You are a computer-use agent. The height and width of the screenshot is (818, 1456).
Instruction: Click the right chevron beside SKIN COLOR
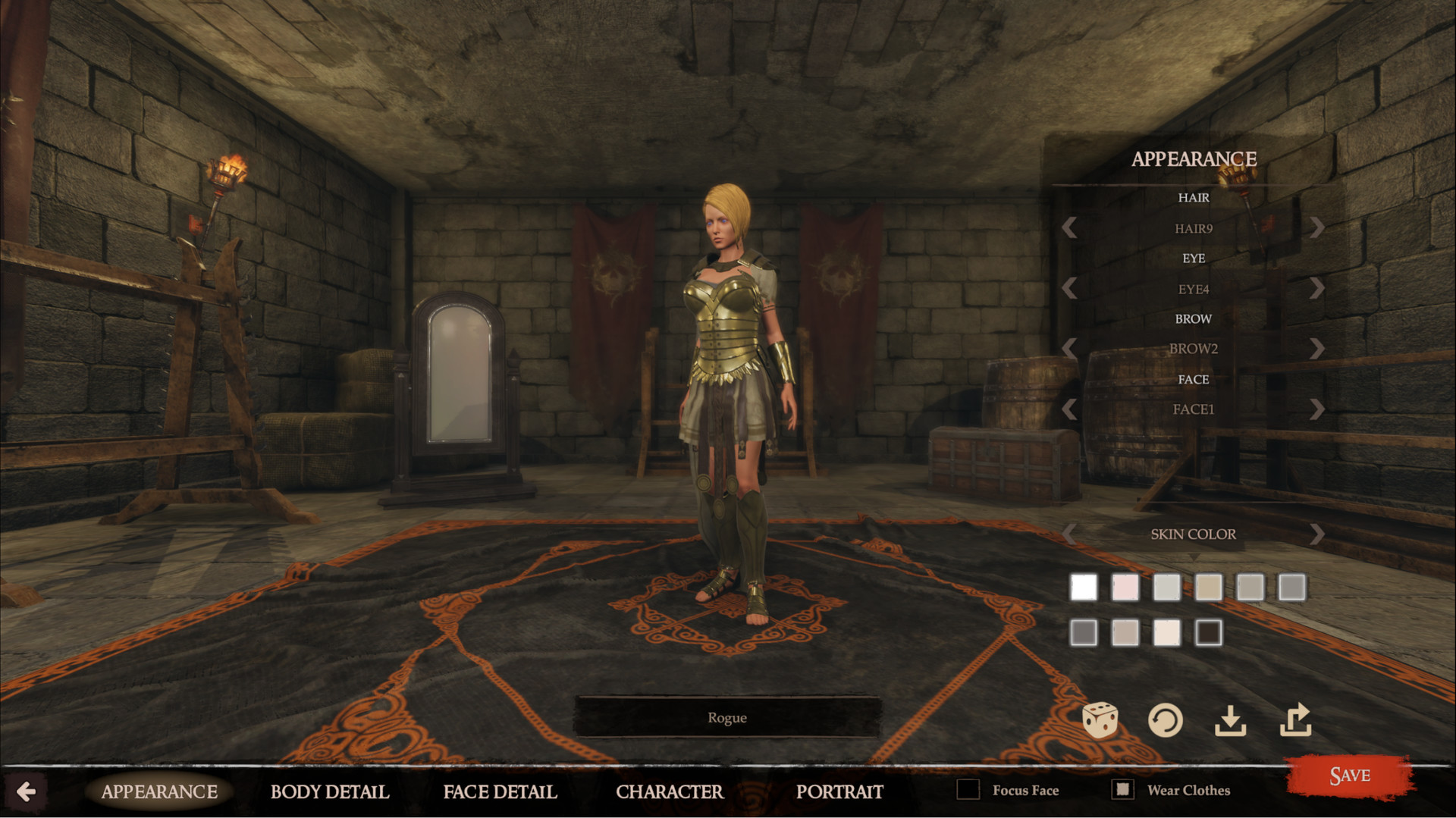click(1318, 534)
